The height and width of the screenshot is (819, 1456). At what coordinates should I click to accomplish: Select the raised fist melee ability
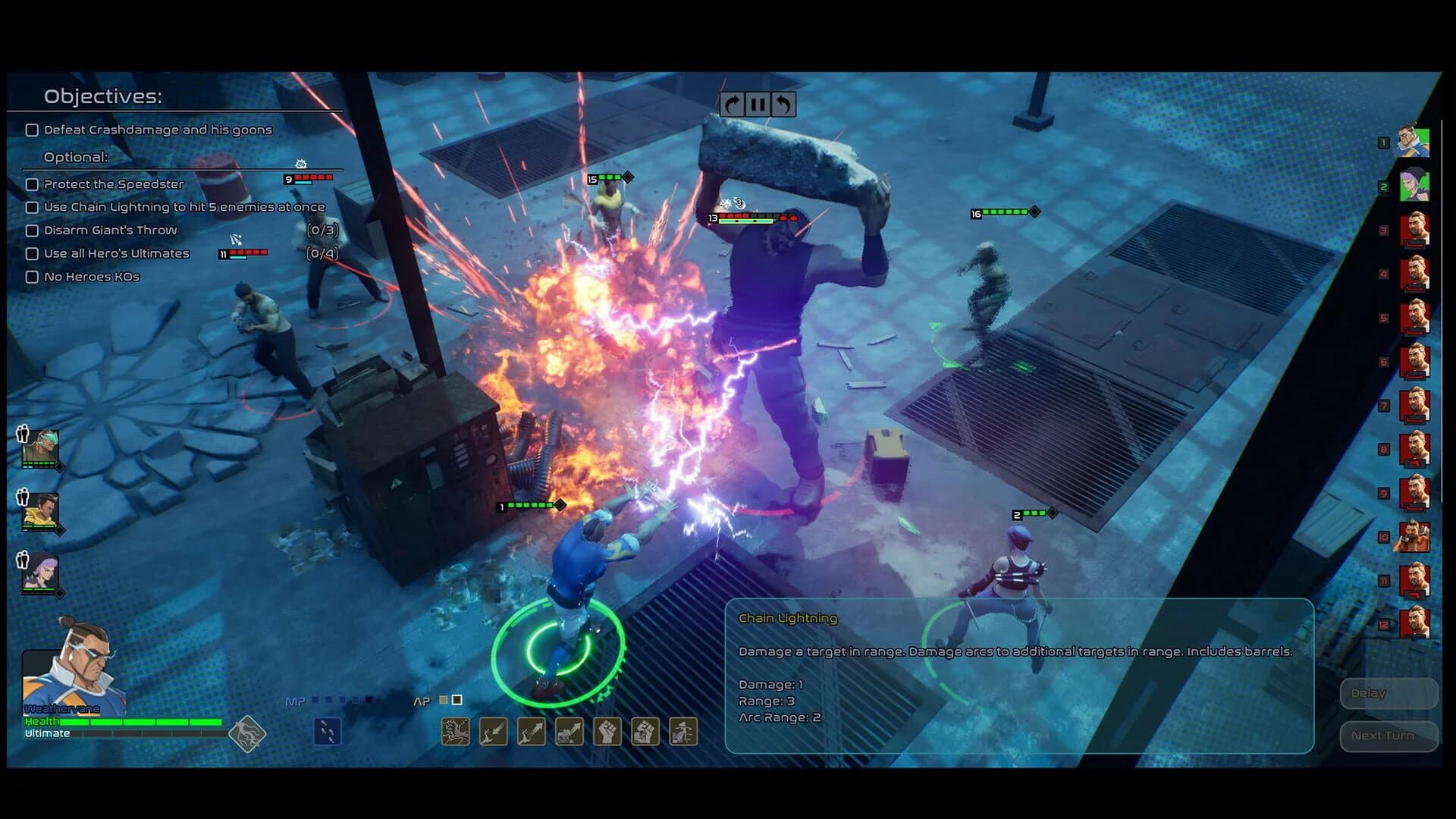tap(607, 731)
